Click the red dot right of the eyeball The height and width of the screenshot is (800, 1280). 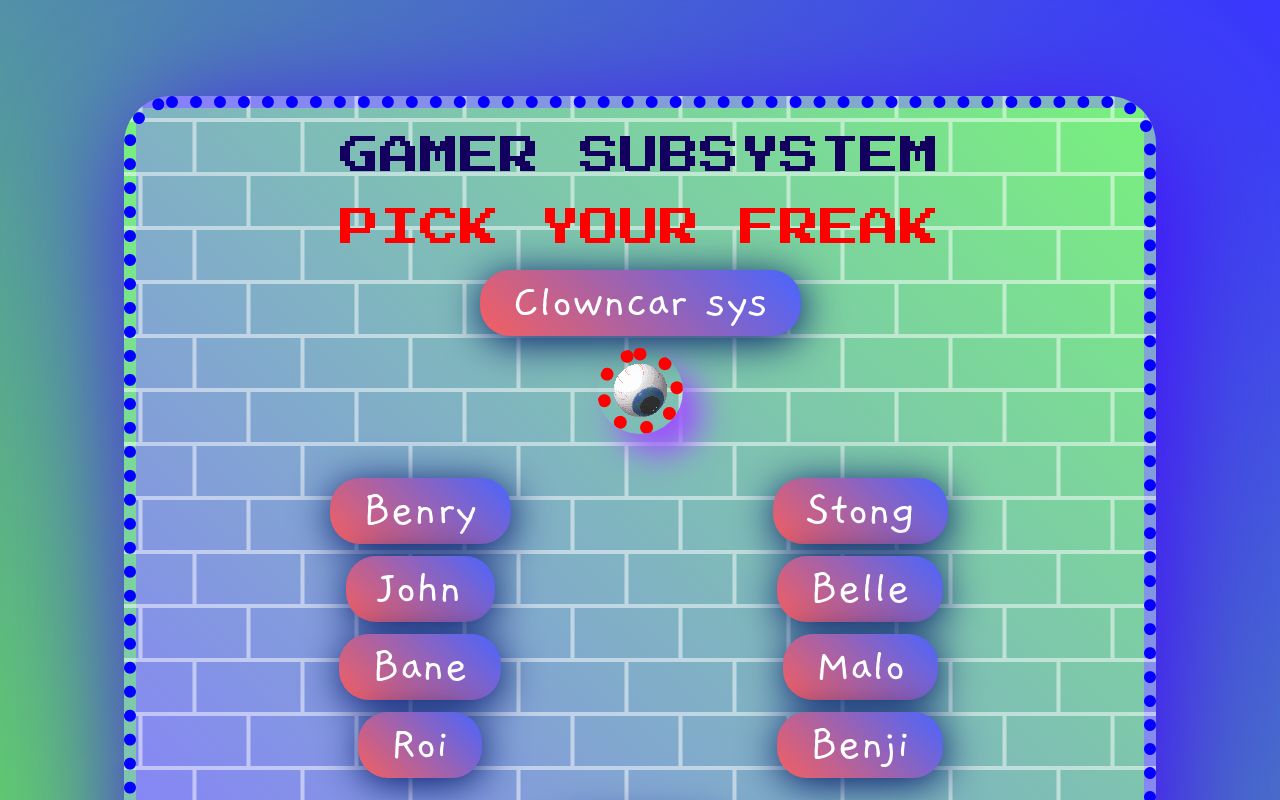pos(677,388)
